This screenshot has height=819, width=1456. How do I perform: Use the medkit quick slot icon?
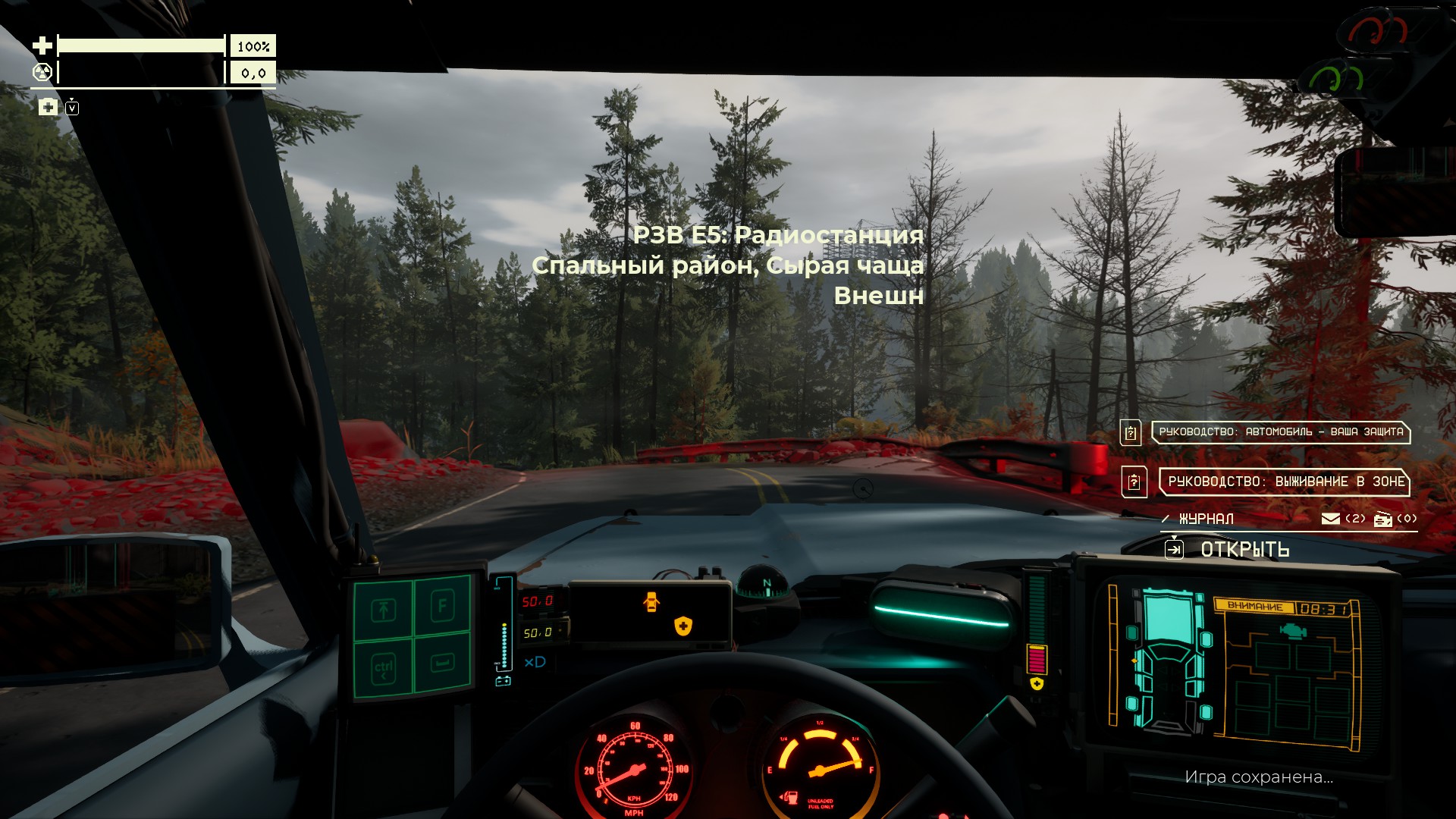coord(48,107)
